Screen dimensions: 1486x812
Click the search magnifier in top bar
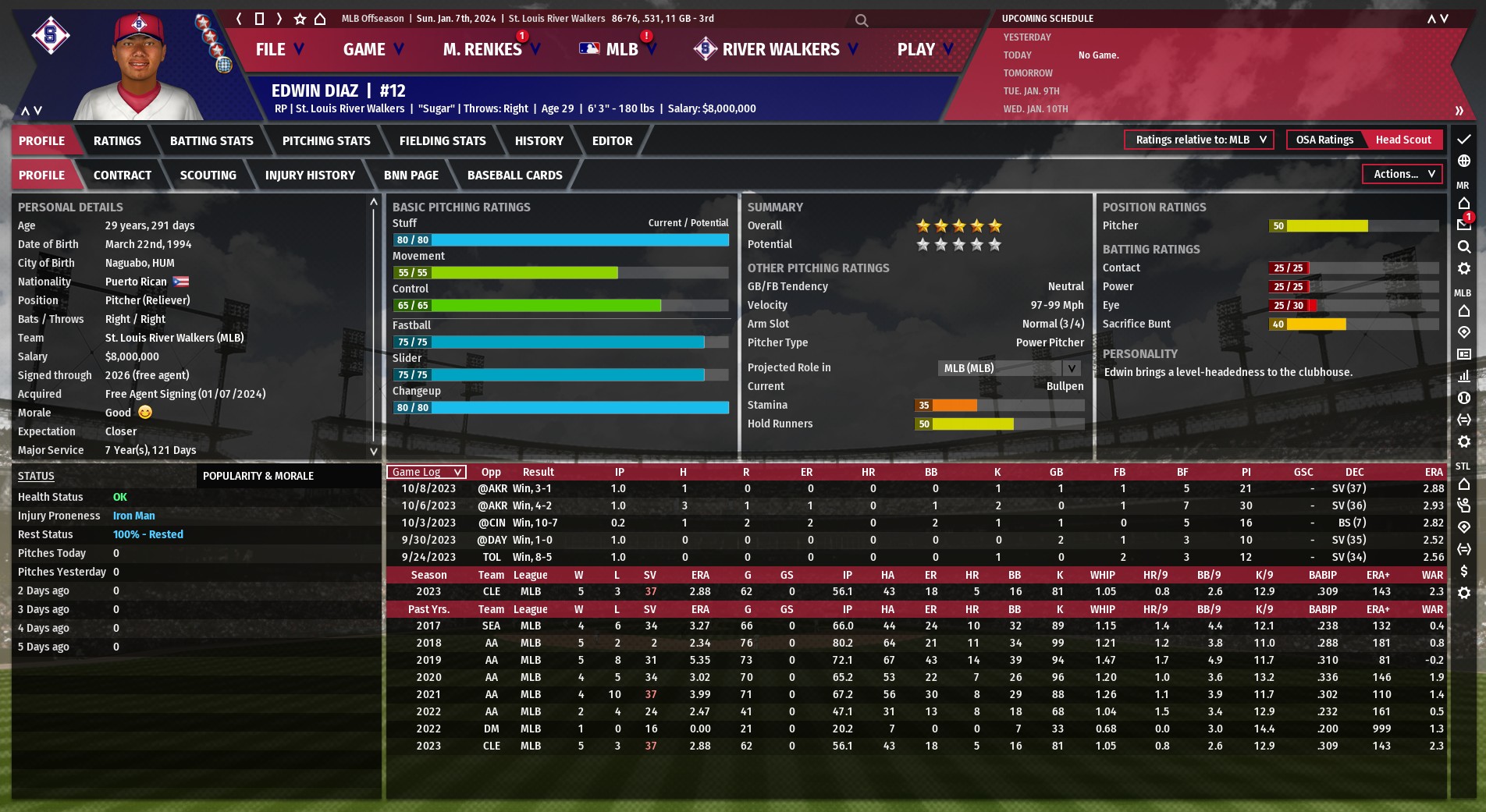(x=862, y=20)
